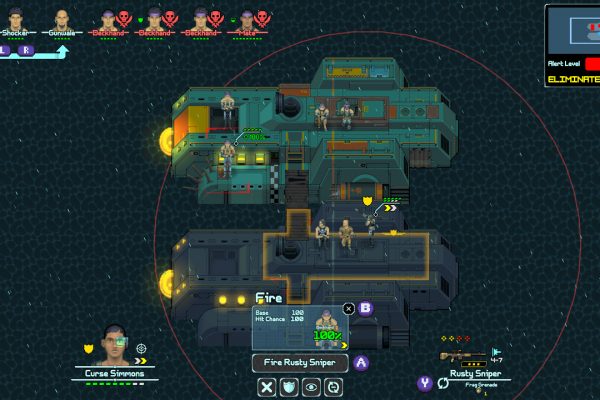The height and width of the screenshot is (400, 600).
Task: Close the Fire target panel
Action: coord(348,309)
